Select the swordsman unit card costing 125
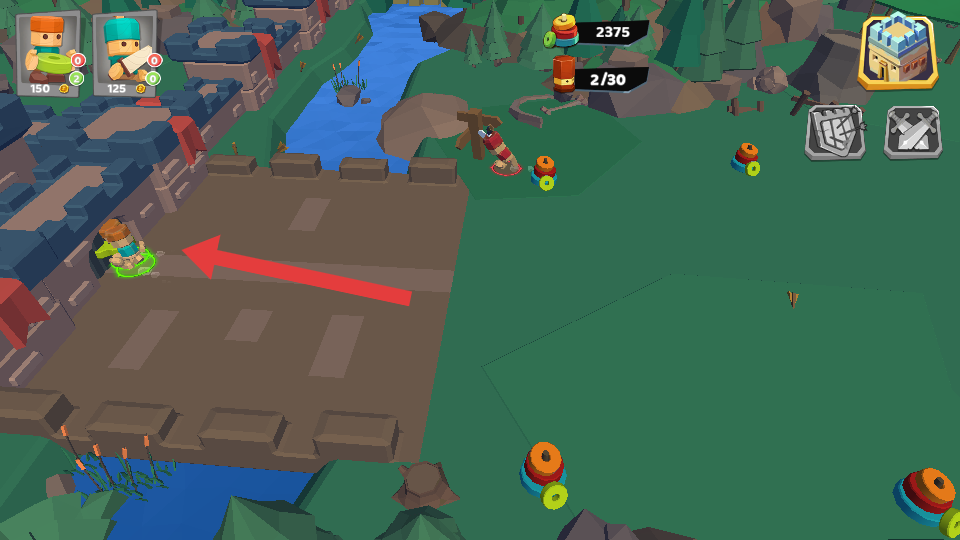This screenshot has width=960, height=540. tap(125, 53)
